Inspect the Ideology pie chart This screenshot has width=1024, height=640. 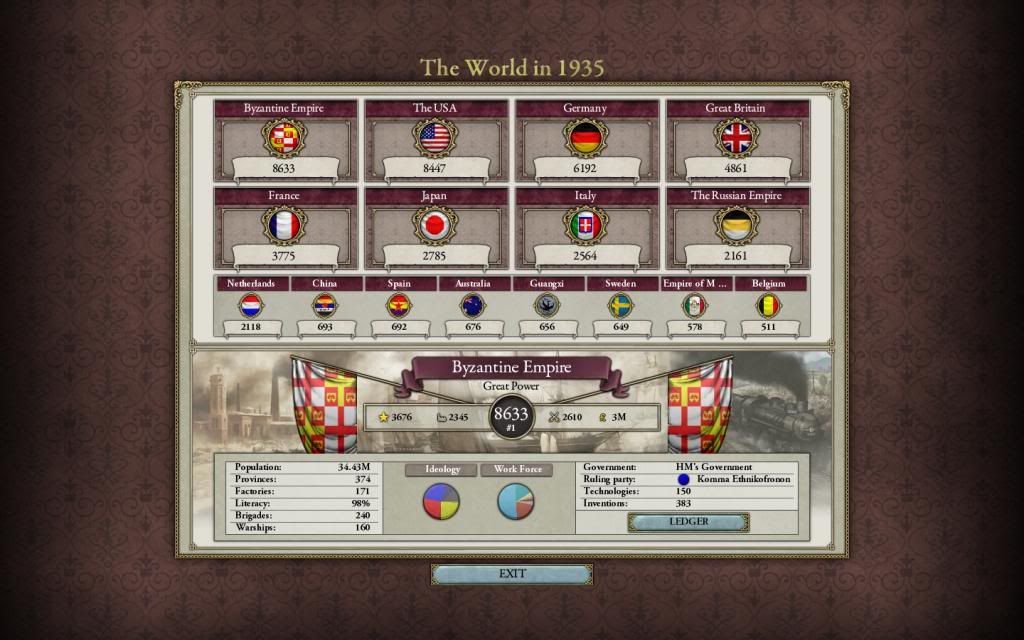pos(442,501)
